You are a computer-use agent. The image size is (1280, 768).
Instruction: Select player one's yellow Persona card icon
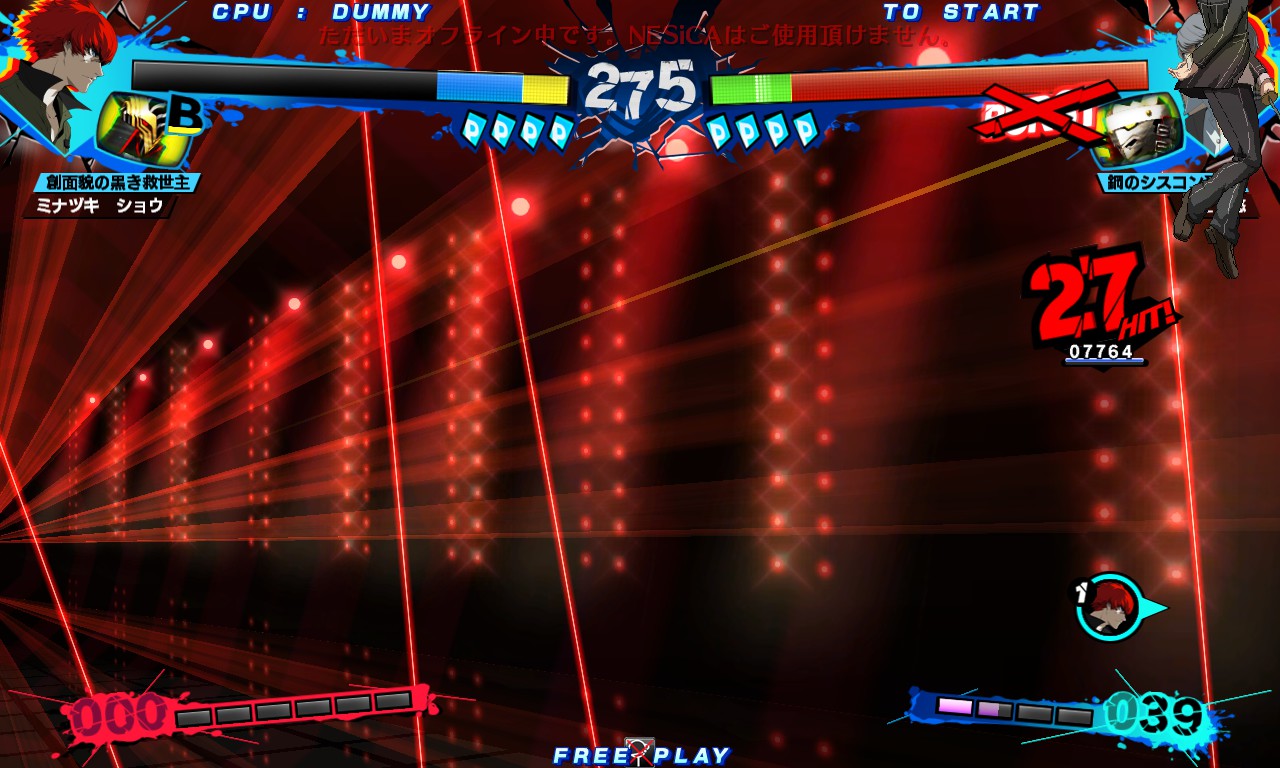(x=140, y=131)
